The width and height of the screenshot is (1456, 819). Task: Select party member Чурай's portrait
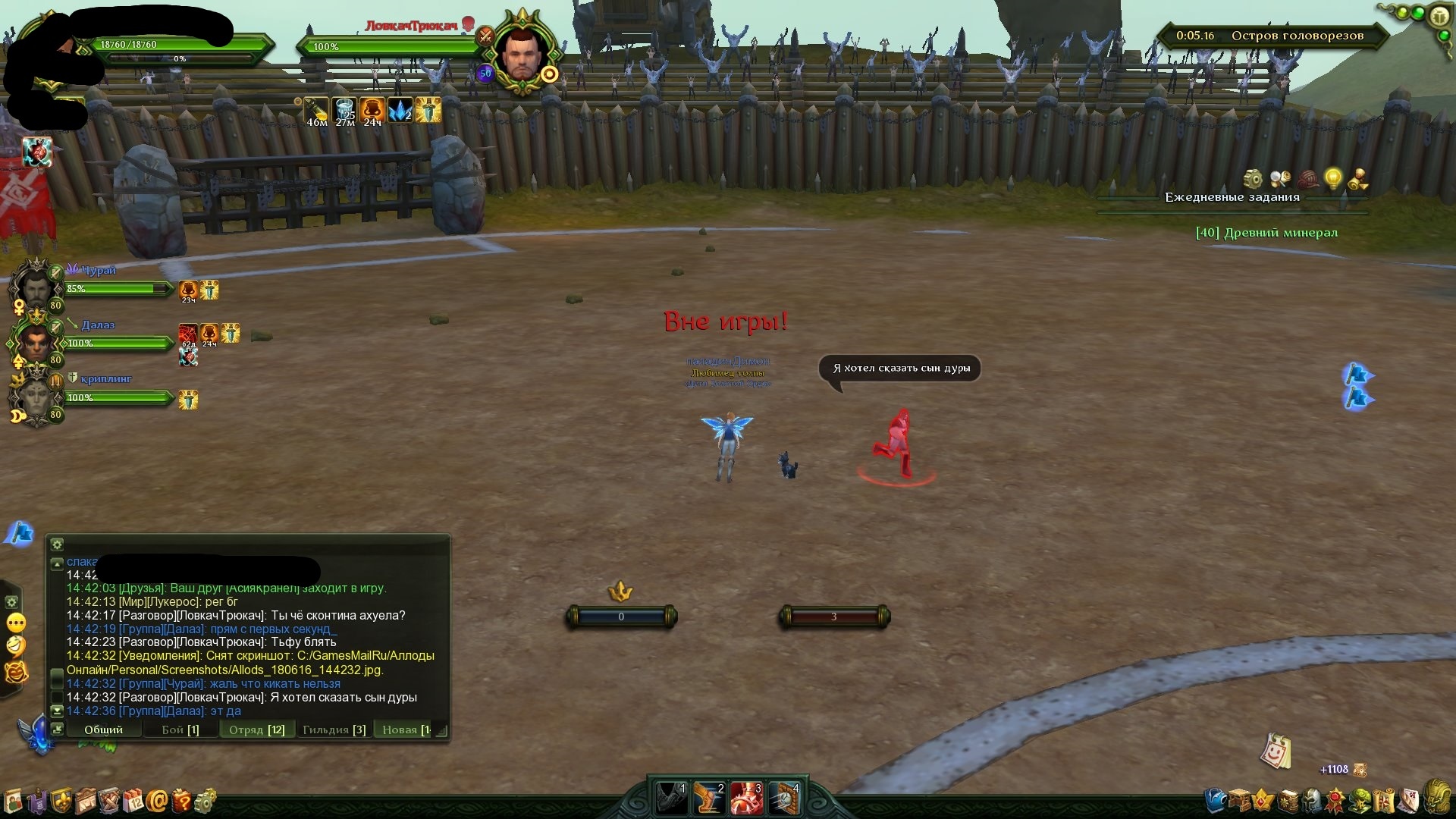(x=35, y=288)
